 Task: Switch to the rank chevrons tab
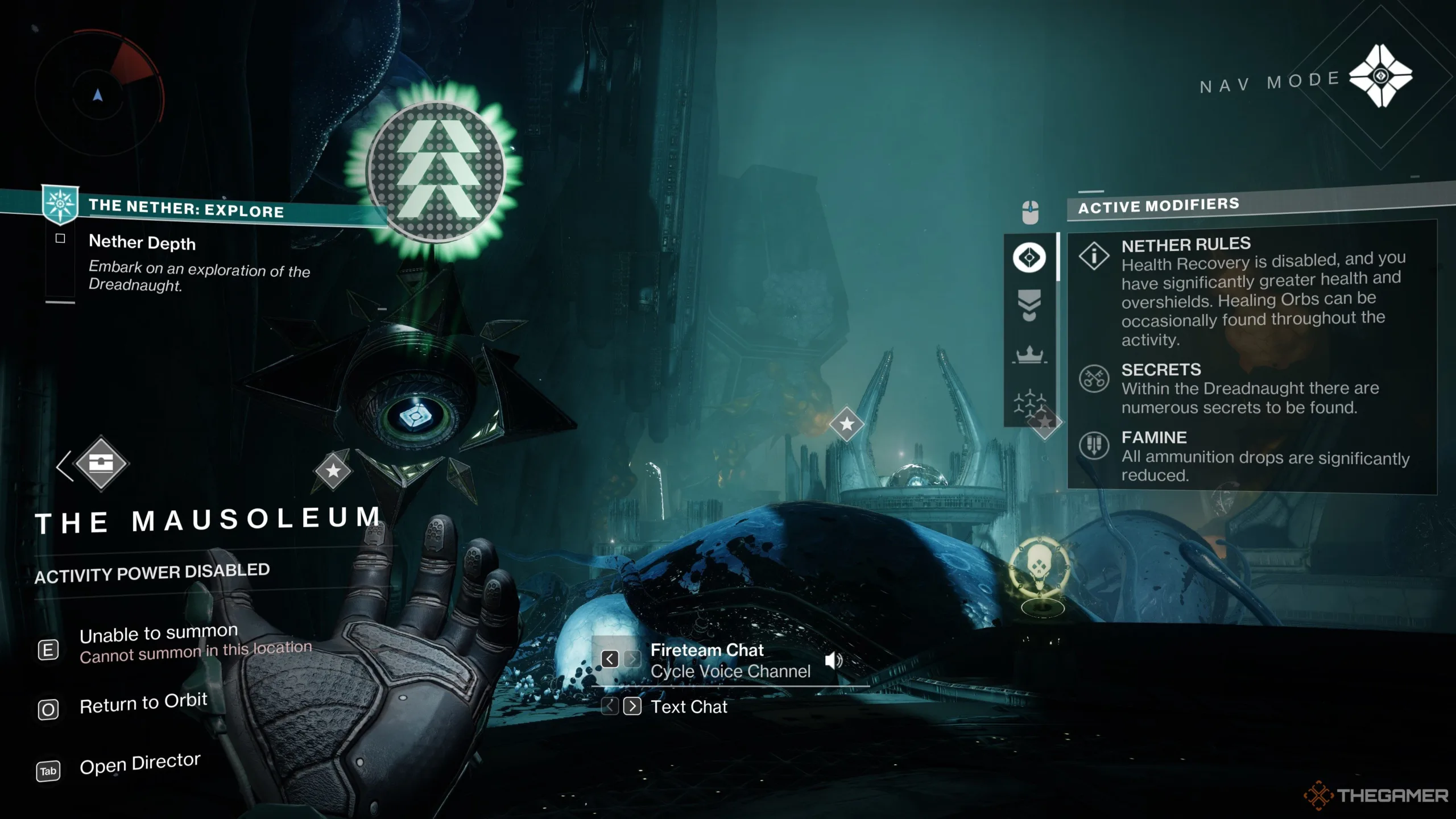click(1029, 305)
